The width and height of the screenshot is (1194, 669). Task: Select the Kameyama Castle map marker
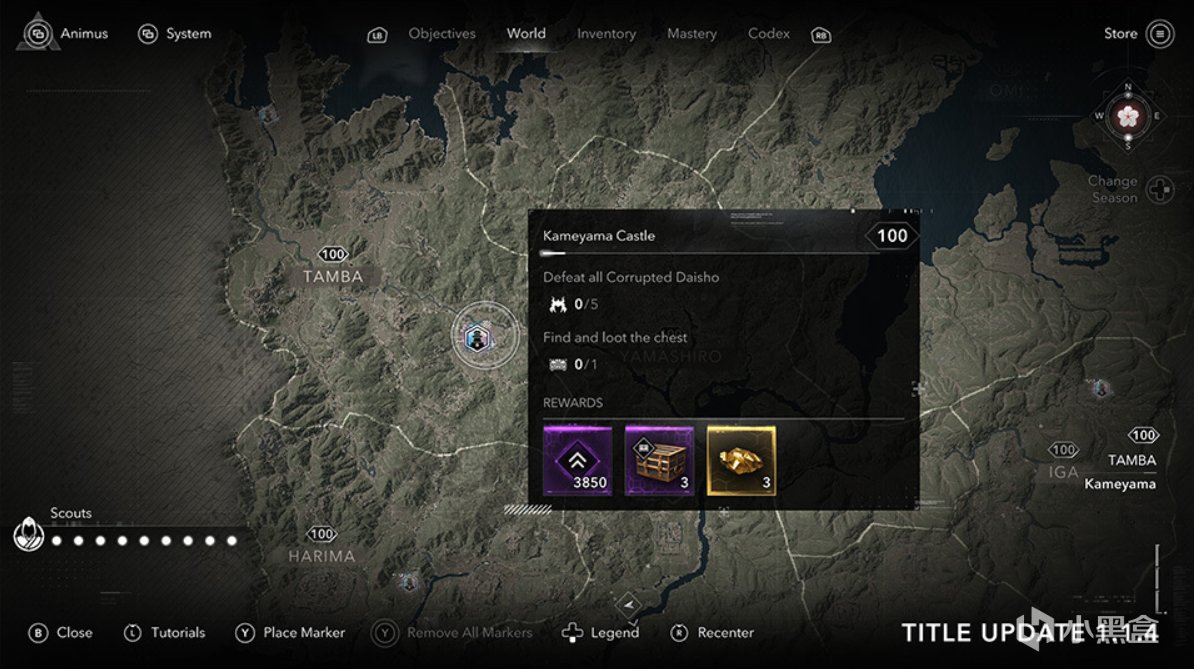coord(484,336)
